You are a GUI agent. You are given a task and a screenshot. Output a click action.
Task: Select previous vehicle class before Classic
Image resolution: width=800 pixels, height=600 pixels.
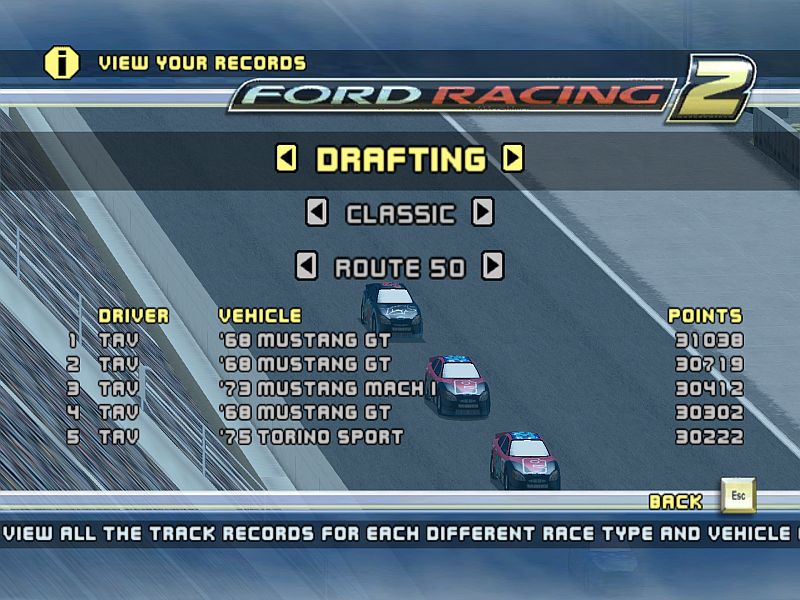click(316, 212)
